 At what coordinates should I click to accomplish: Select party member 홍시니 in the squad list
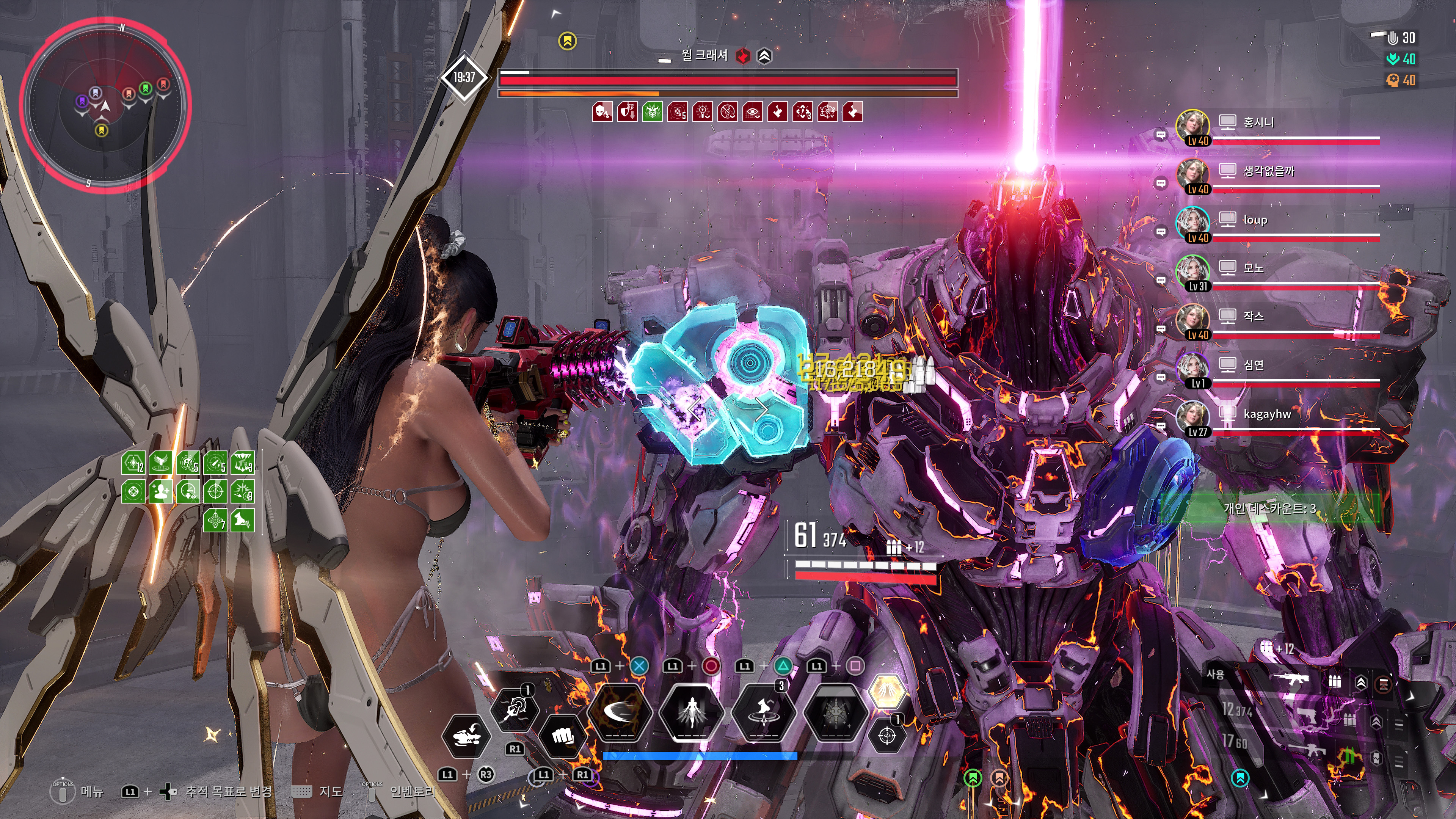coord(1258,122)
